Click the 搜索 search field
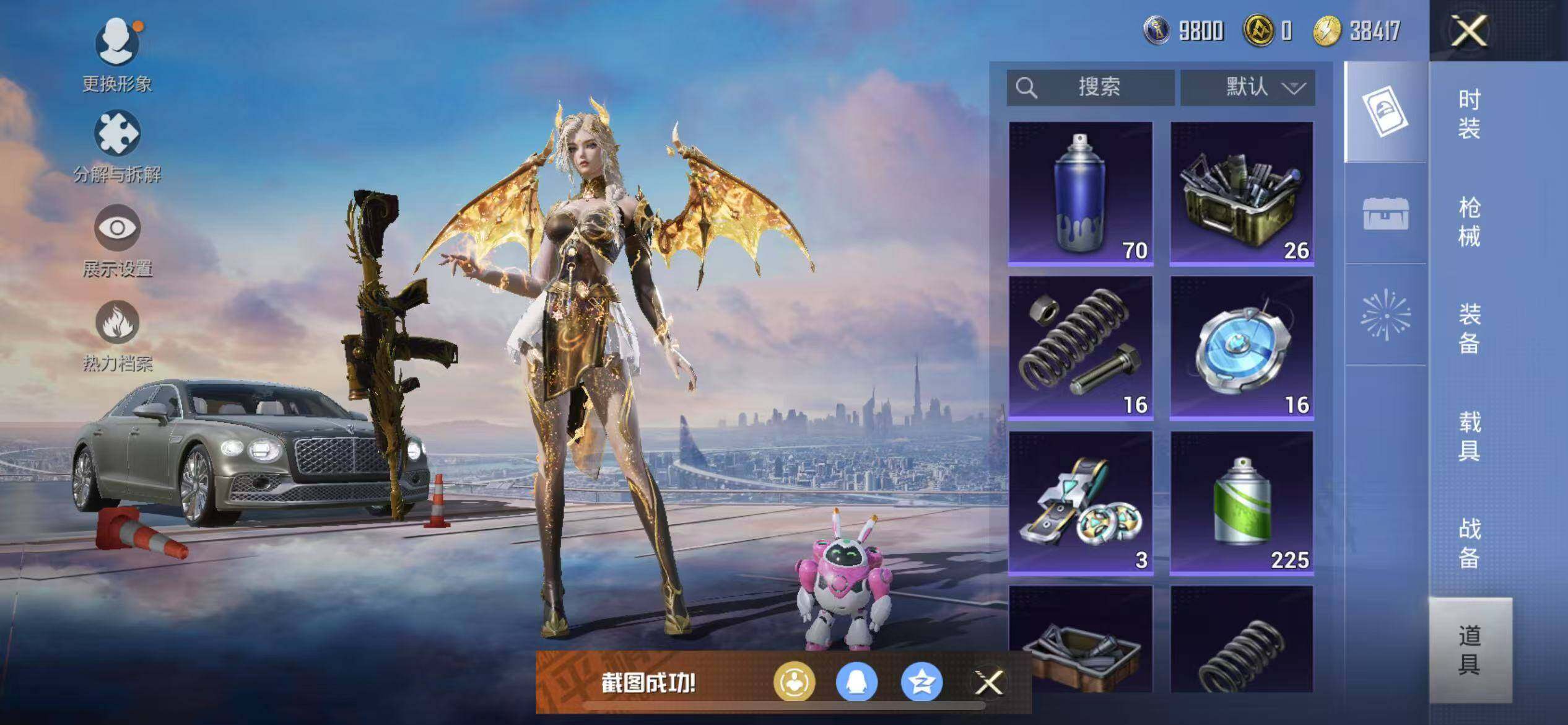This screenshot has width=1568, height=725. [1090, 87]
